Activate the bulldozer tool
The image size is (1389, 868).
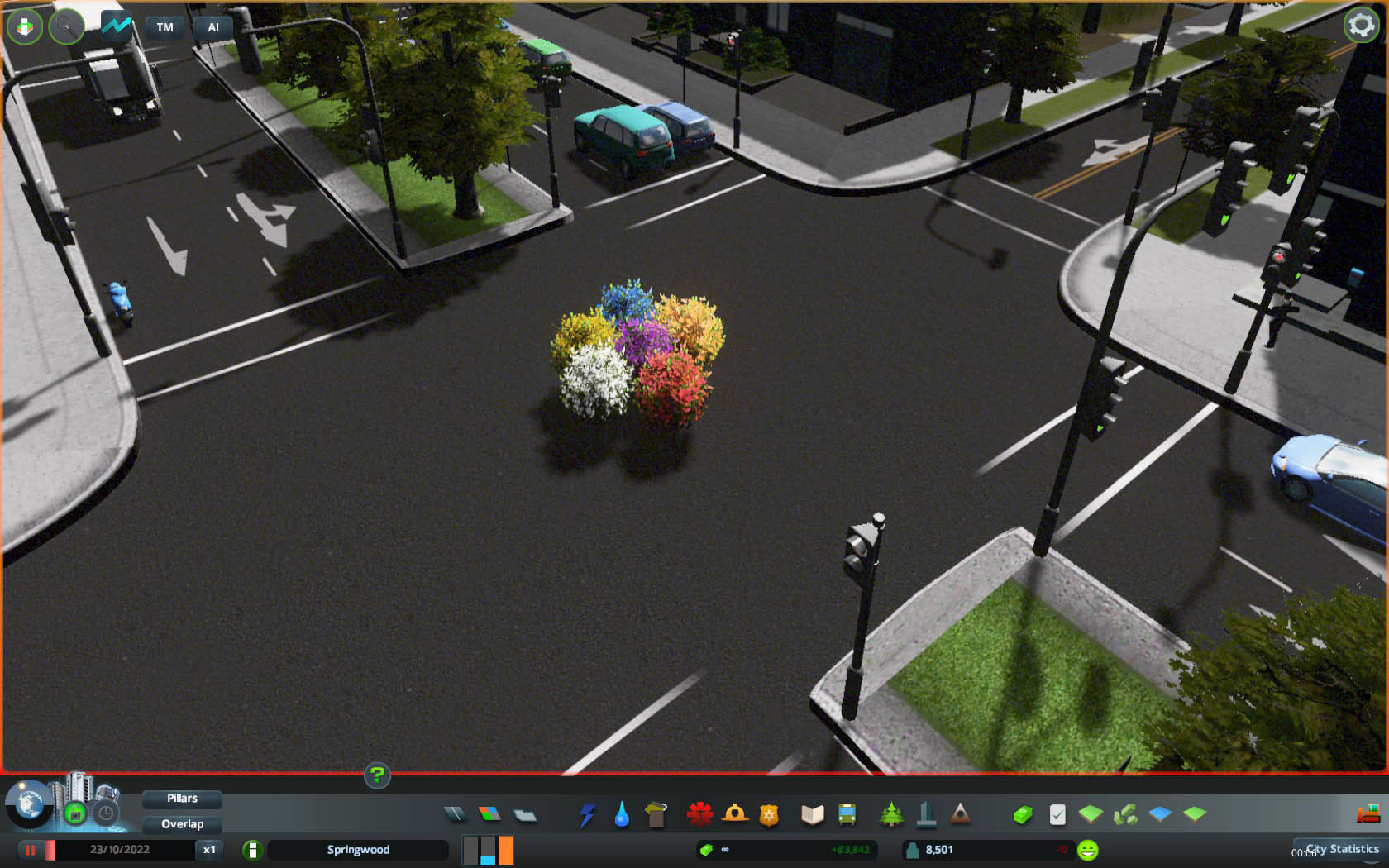(1368, 814)
